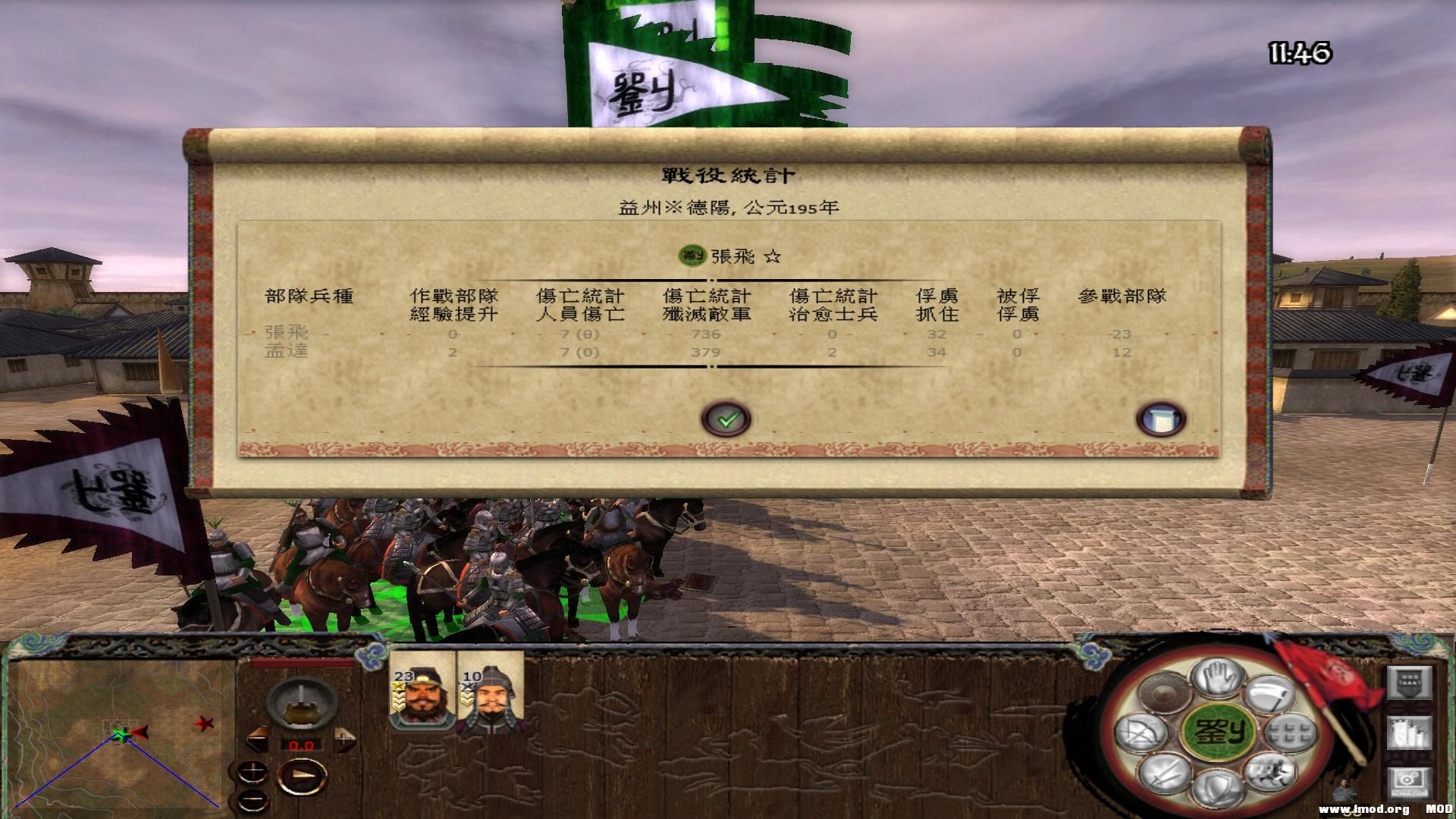The height and width of the screenshot is (819, 1456).
Task: Select the halberd special ability icon
Action: point(1269,695)
